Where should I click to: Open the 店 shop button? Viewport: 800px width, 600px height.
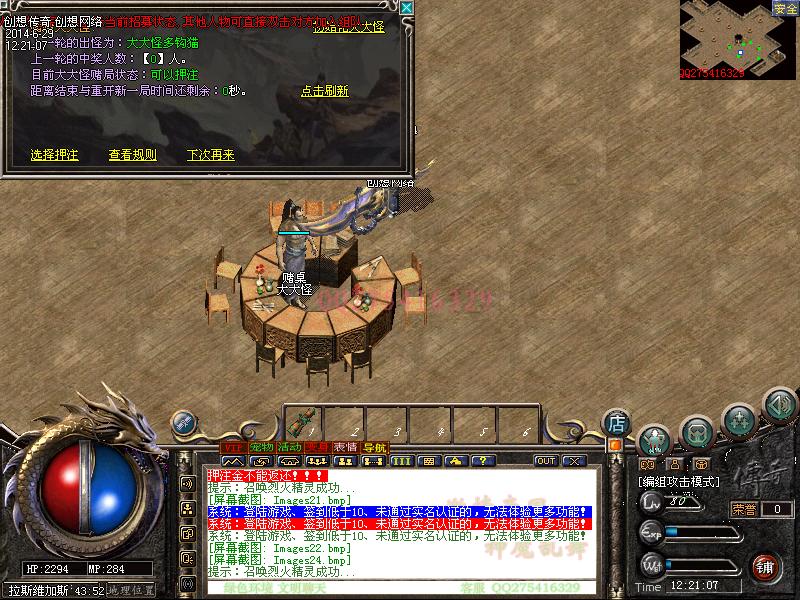pos(618,422)
